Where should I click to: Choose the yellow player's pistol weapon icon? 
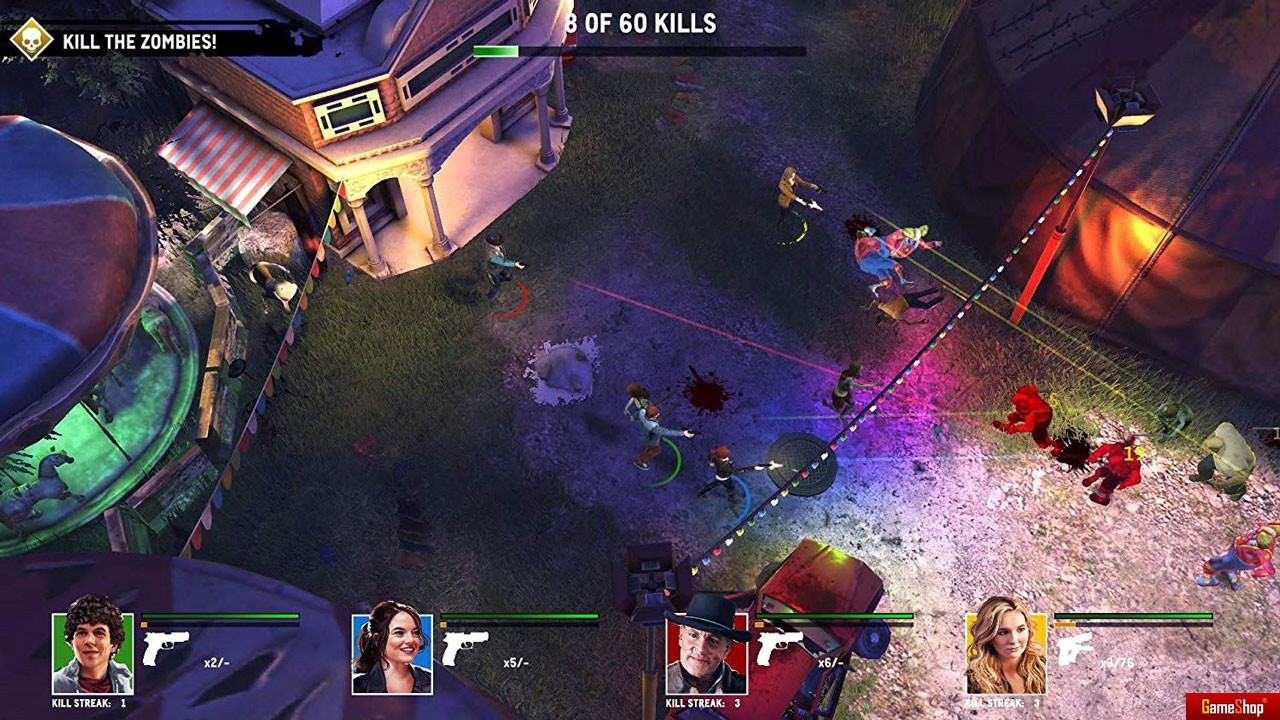click(1077, 648)
